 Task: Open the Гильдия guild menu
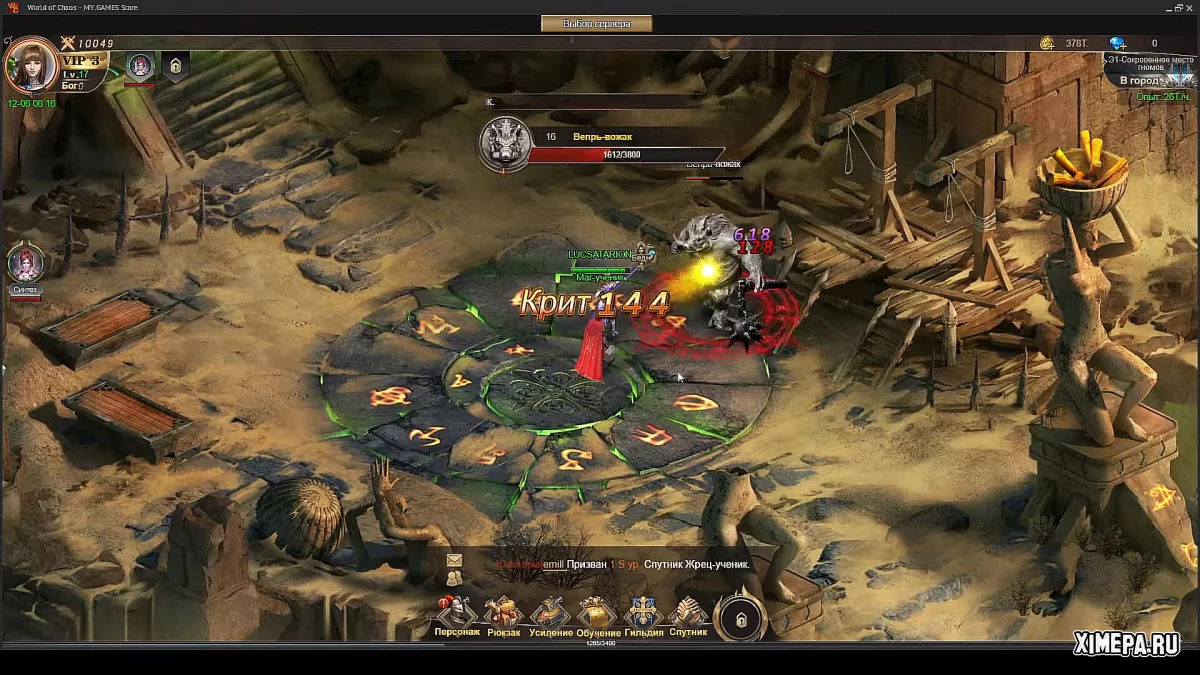[643, 614]
